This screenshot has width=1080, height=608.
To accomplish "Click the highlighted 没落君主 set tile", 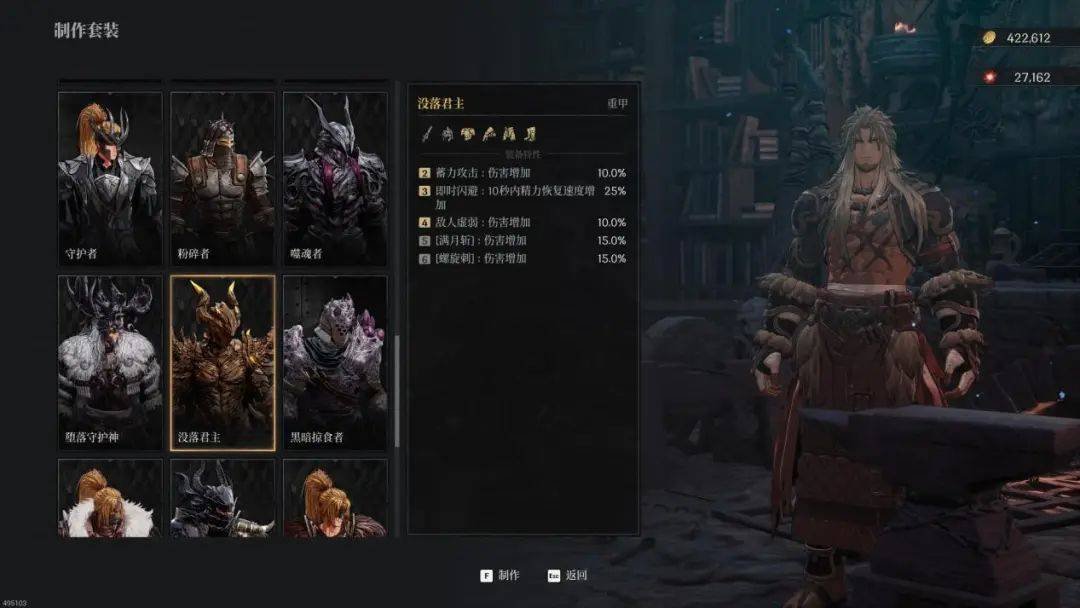I will (222, 362).
